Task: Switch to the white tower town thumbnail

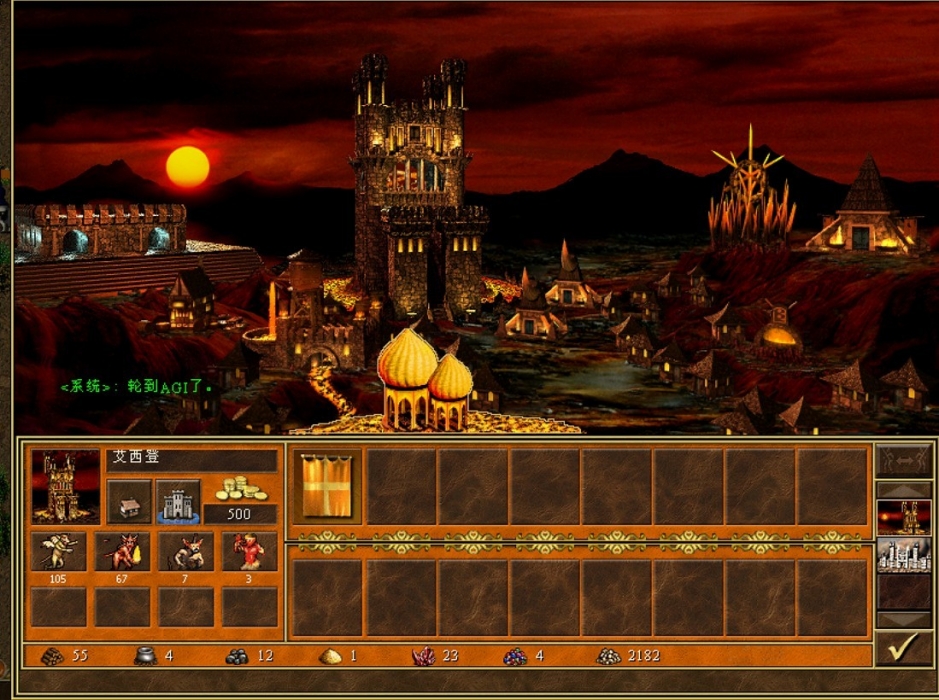Action: pos(903,556)
